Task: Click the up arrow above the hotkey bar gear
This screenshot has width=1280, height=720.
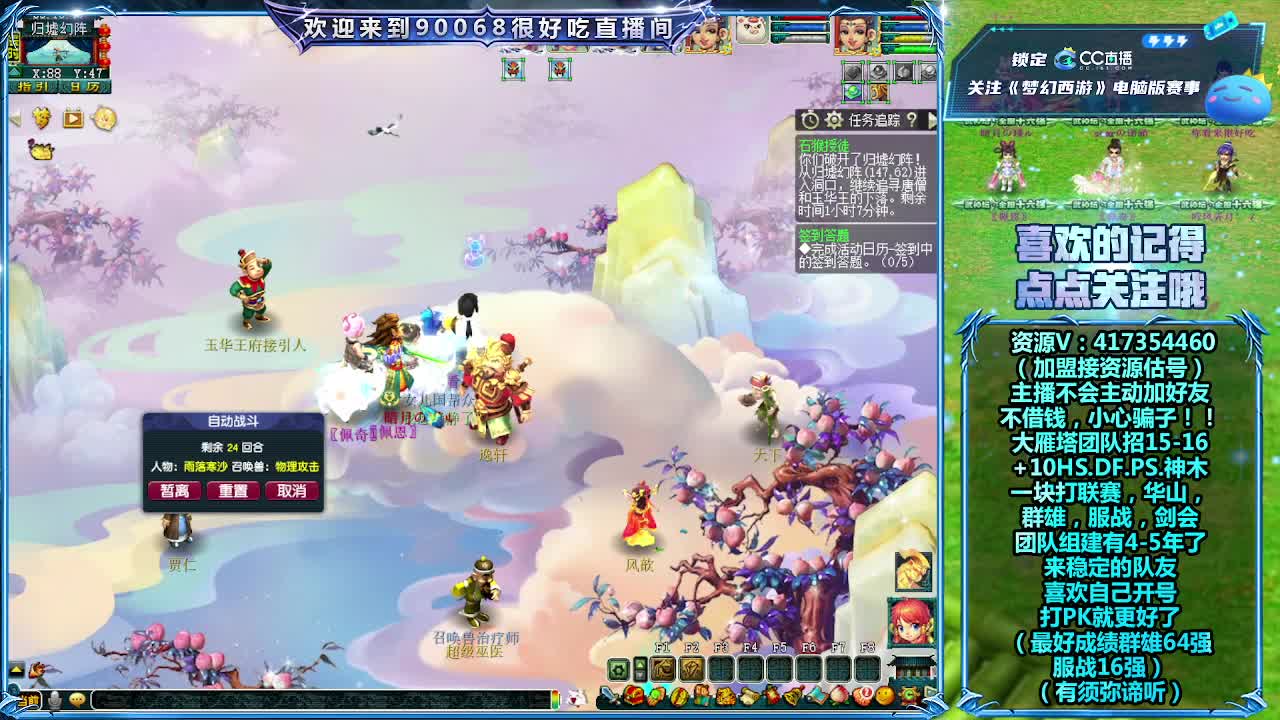Action: [x=640, y=663]
